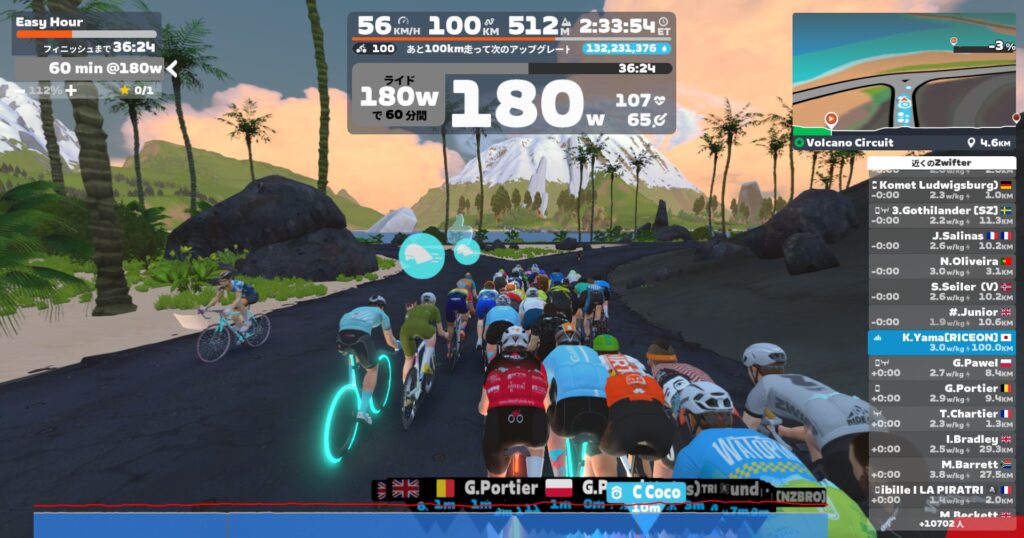Choose I.Bradley in the nearby list

[941, 444]
